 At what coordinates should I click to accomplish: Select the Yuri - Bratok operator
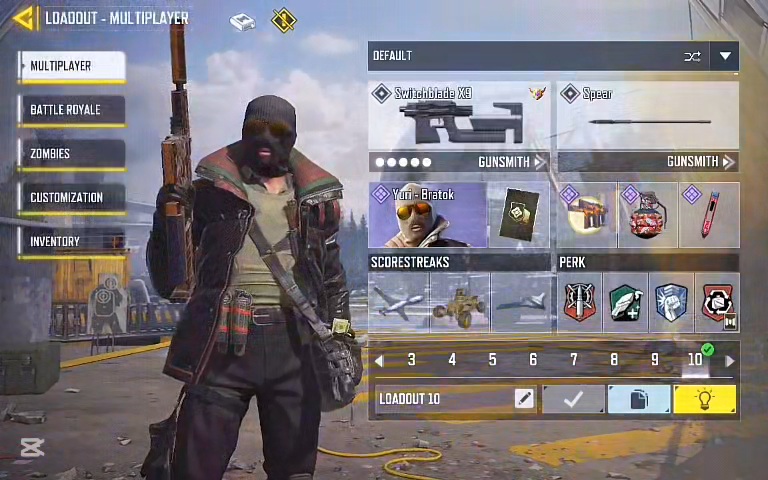click(427, 215)
